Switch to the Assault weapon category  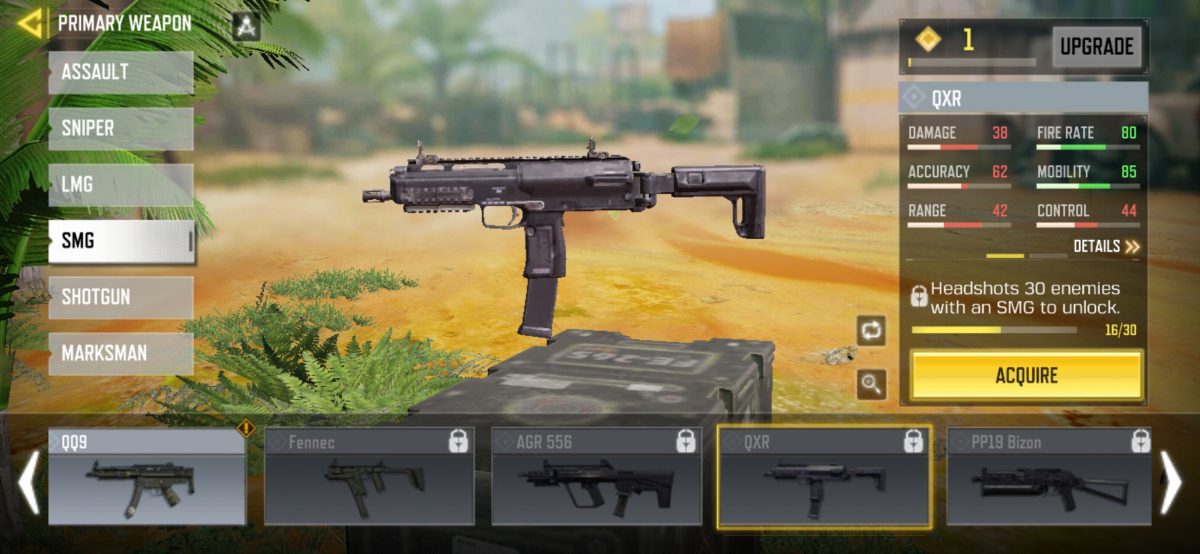coord(121,73)
